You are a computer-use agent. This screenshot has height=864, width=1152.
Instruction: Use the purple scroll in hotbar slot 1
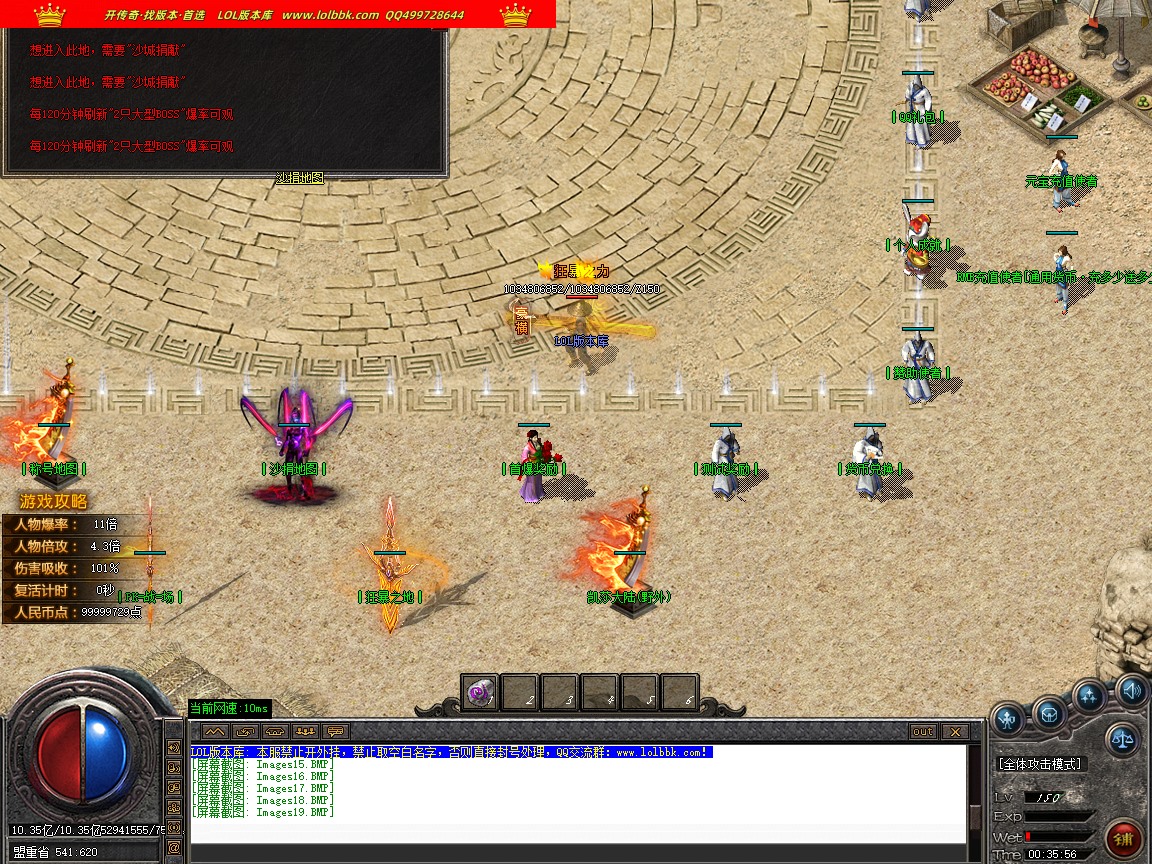pos(481,692)
